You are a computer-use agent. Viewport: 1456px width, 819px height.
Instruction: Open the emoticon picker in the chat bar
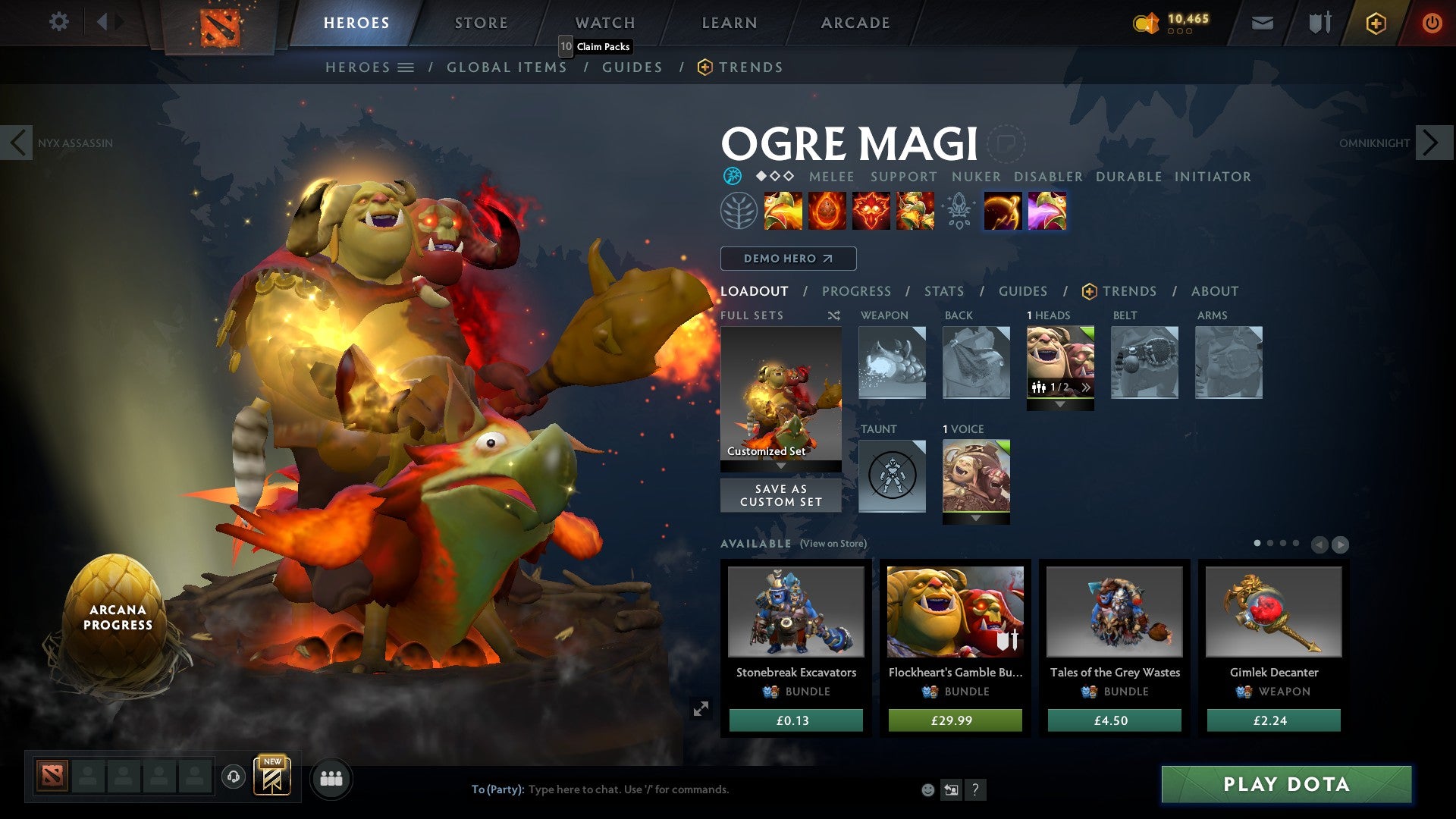pos(927,789)
